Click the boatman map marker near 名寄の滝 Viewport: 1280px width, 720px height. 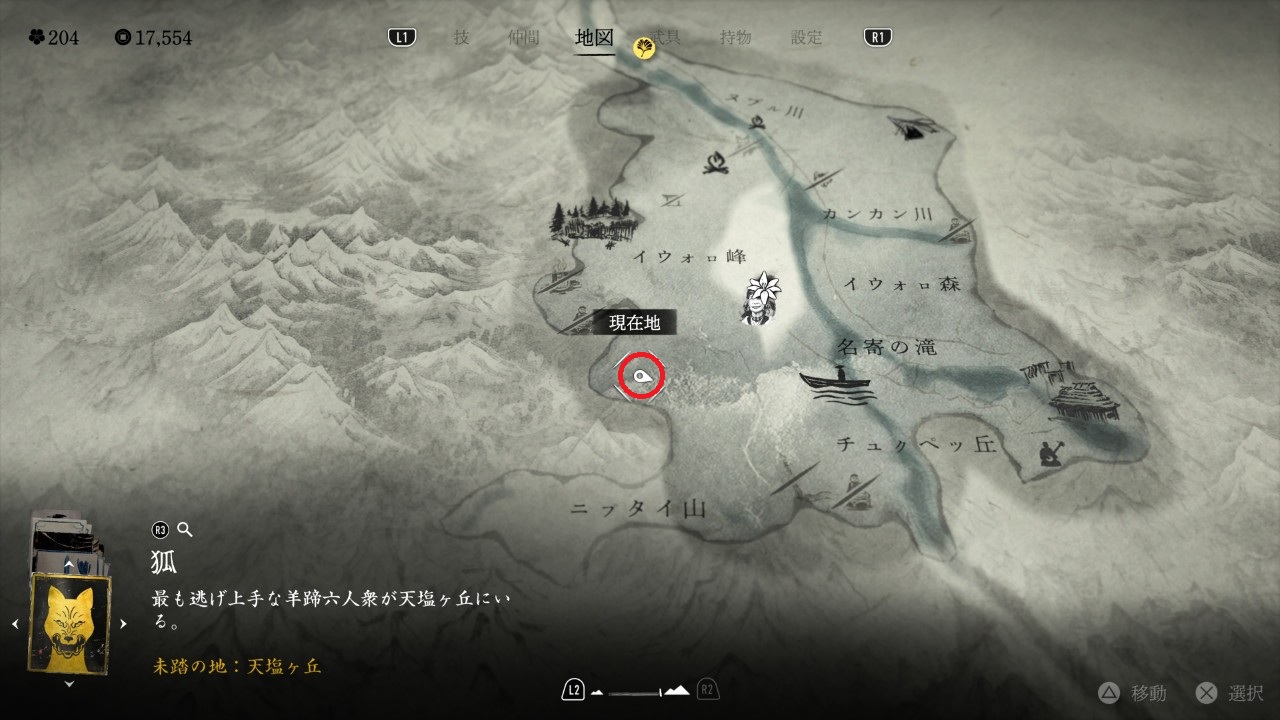[x=836, y=384]
